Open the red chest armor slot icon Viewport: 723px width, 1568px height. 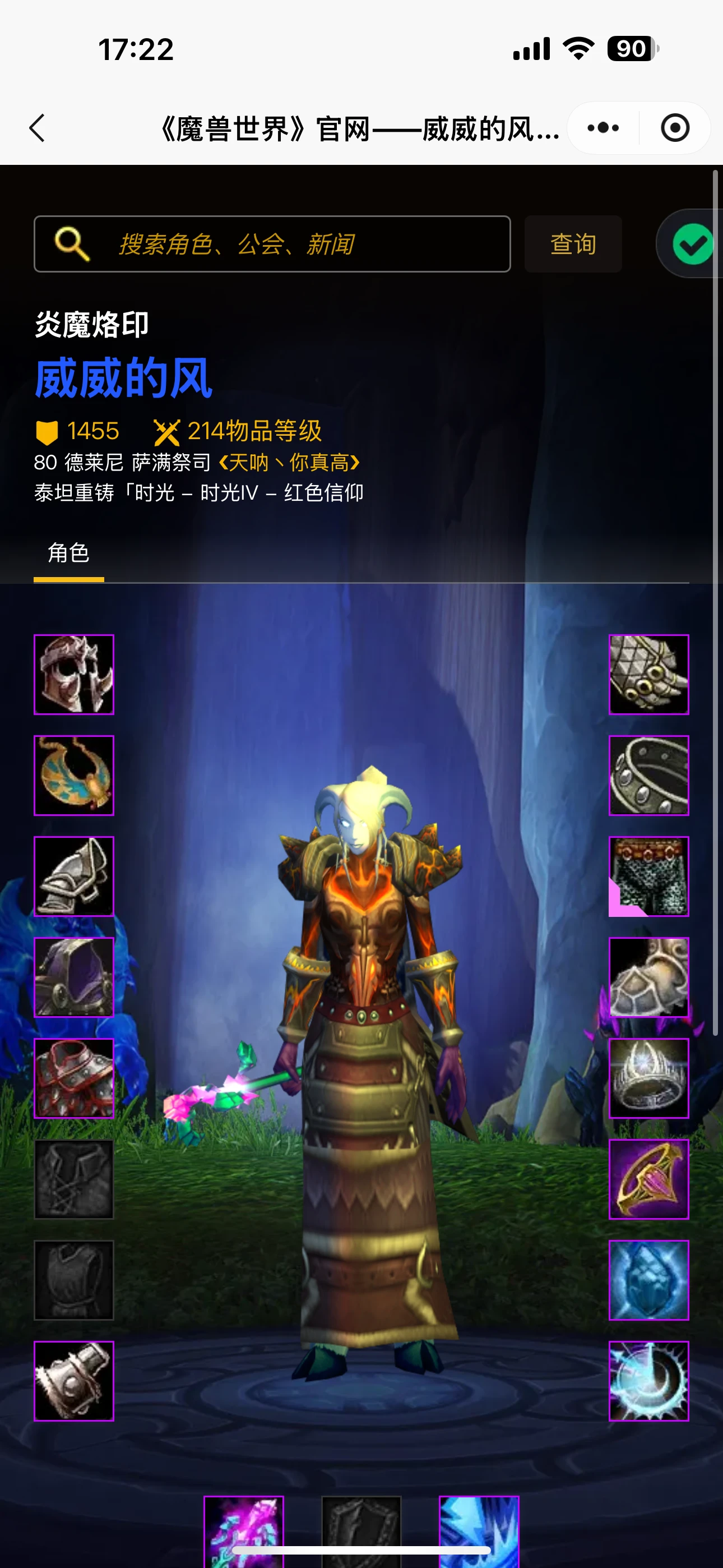click(73, 1078)
